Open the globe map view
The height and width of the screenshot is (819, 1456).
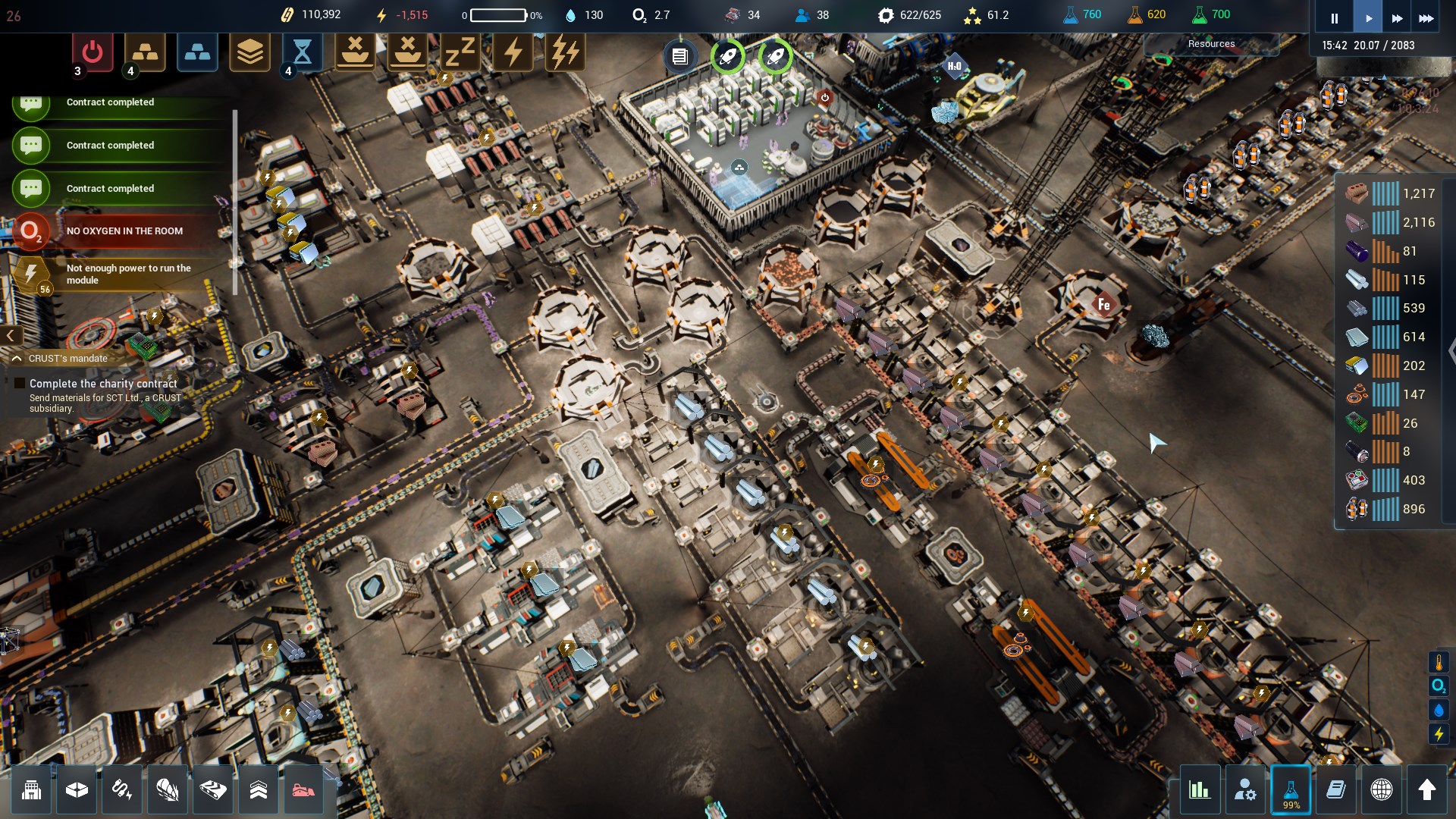(1382, 790)
